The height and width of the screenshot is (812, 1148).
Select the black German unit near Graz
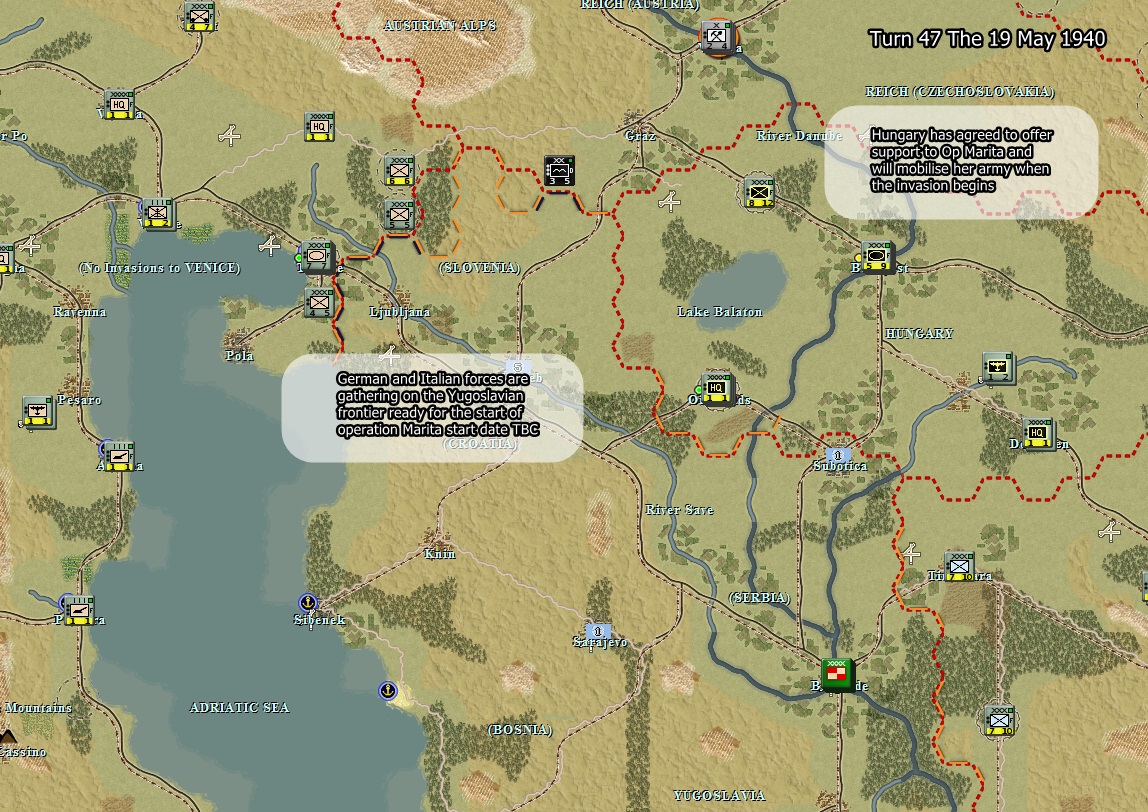(559, 171)
